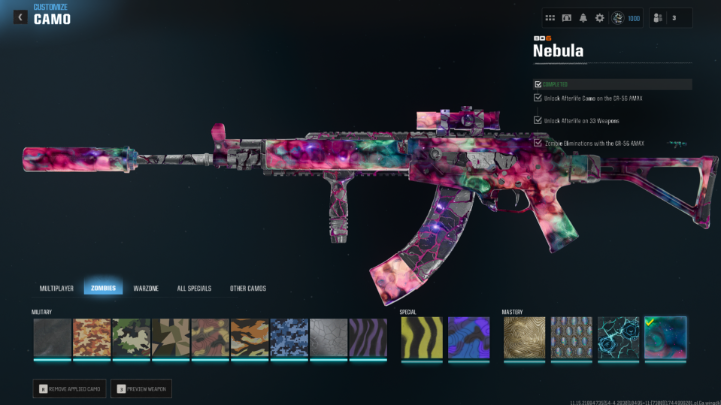Select the equipped Nebula mastery camo

click(x=665, y=338)
